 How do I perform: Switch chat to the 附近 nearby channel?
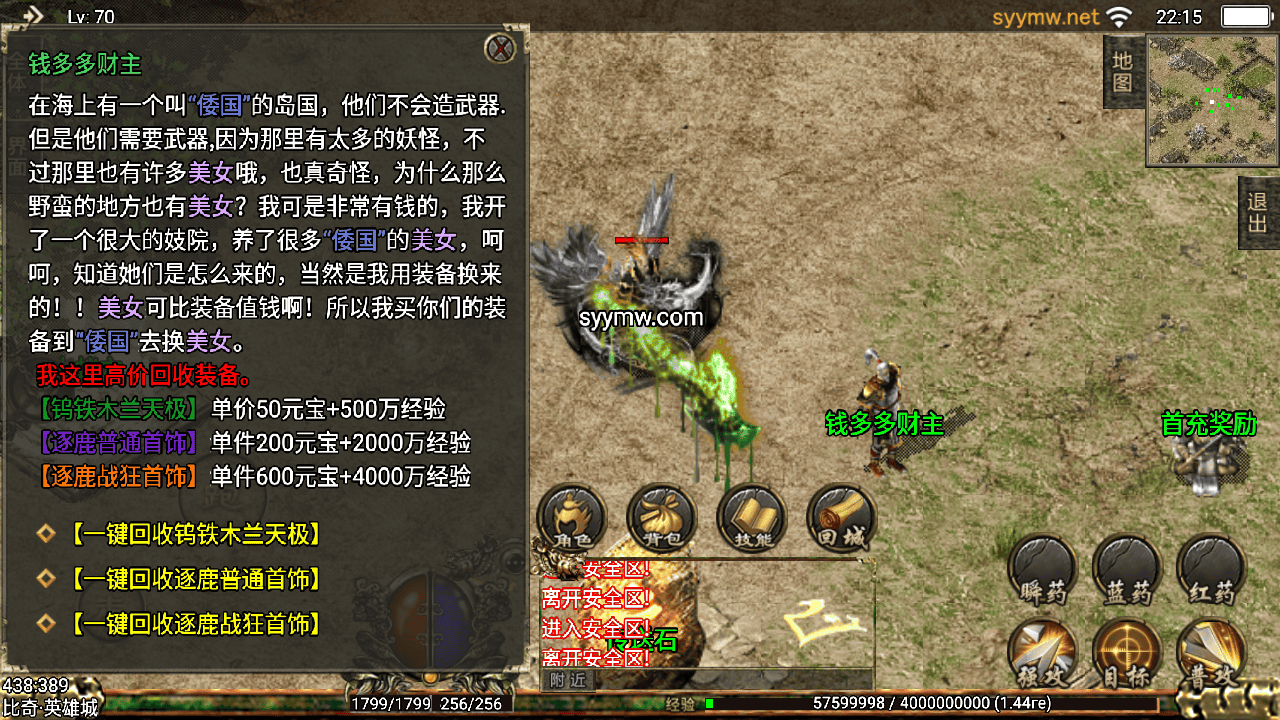[567, 680]
